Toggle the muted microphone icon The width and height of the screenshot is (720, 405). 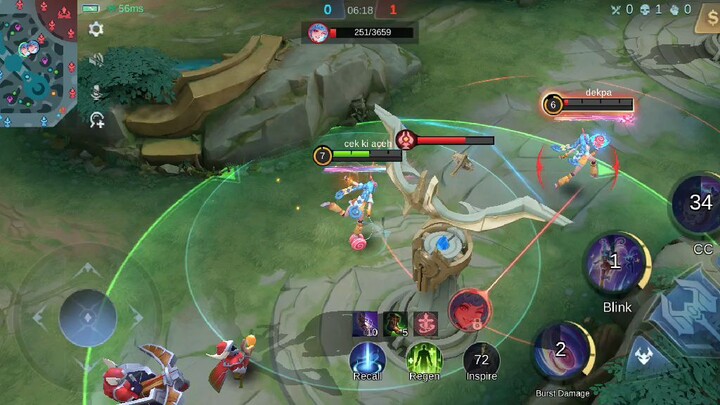tap(96, 90)
